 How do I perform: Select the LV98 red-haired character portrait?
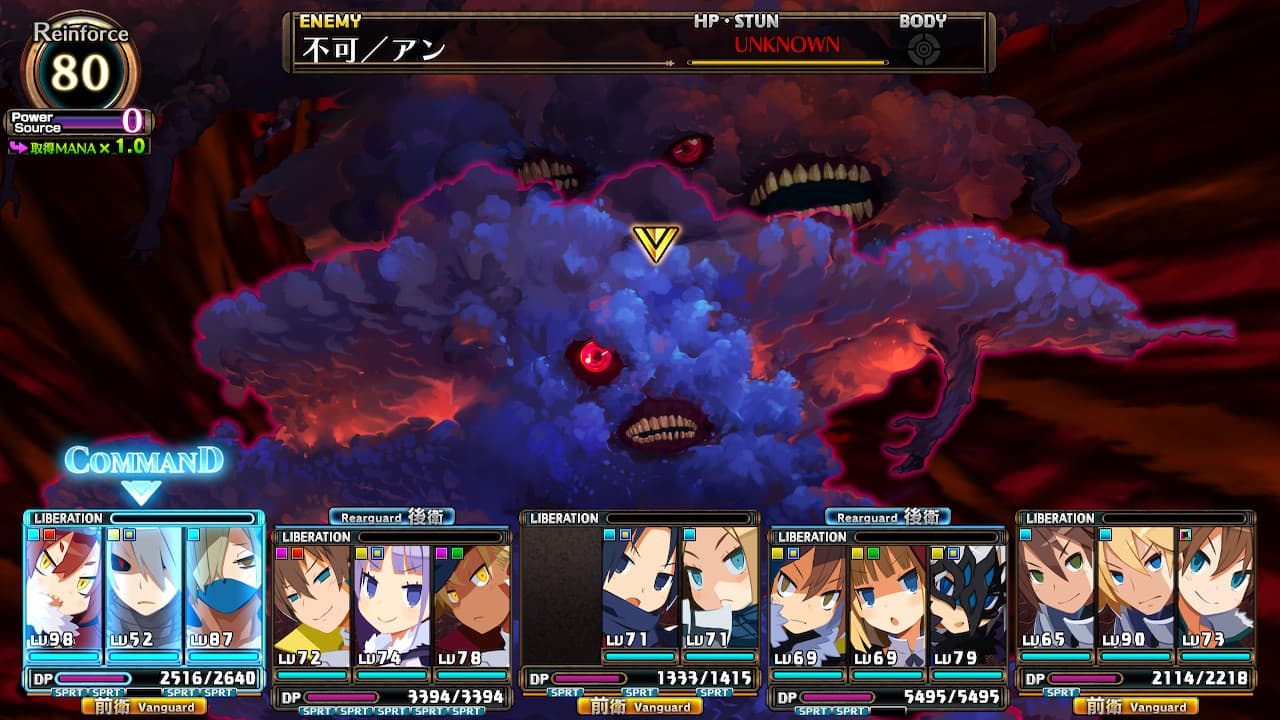tap(64, 588)
